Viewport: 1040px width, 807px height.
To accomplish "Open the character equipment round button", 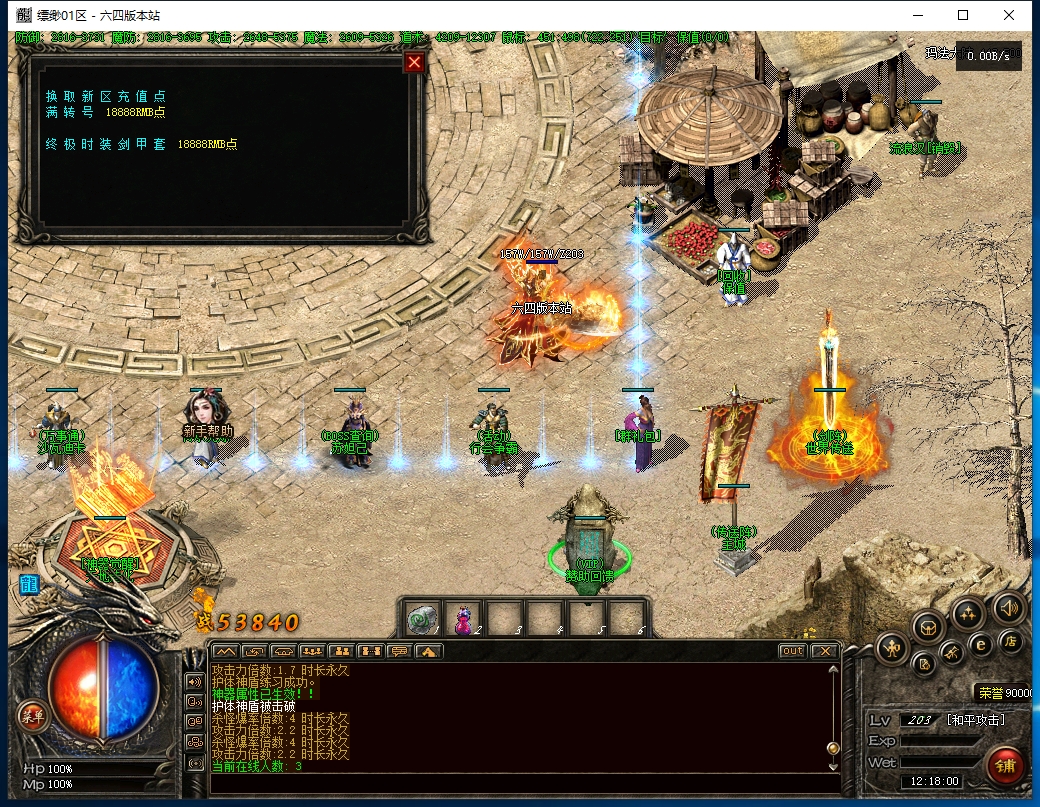I will tap(892, 650).
